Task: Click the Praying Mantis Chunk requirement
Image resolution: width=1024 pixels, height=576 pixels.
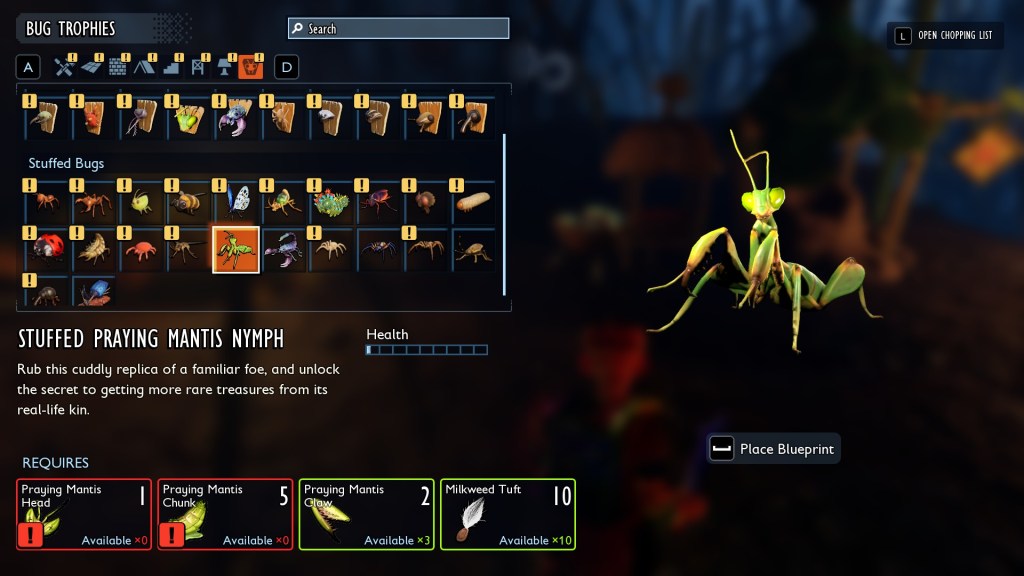Action: 225,514
